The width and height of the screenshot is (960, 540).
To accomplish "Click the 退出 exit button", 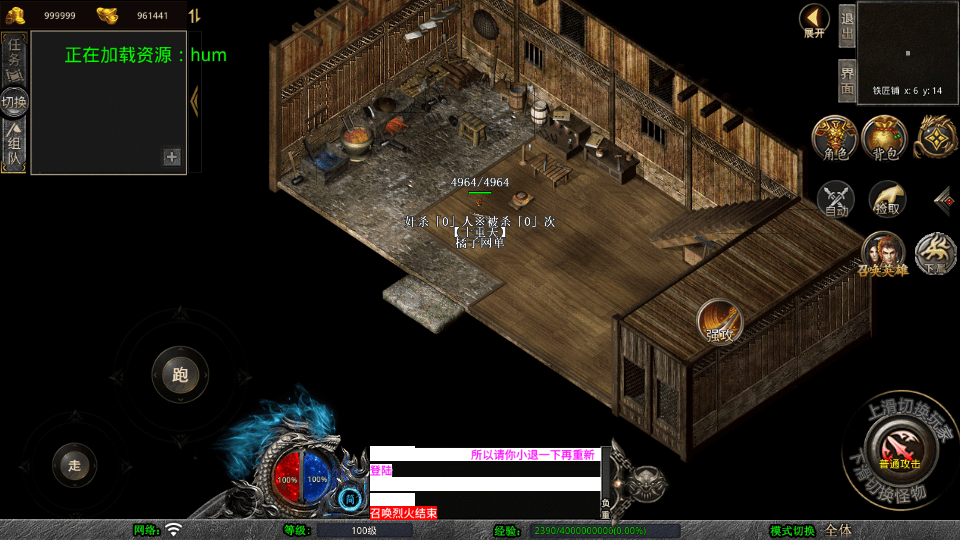I will (846, 28).
